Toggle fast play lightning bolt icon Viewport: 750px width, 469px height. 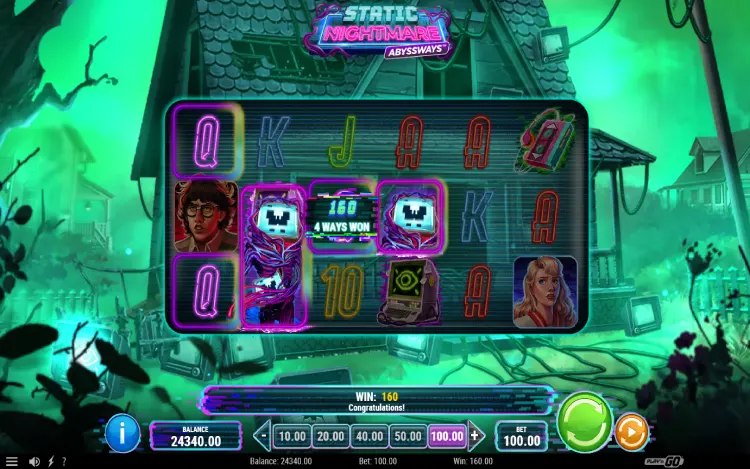pos(50,461)
